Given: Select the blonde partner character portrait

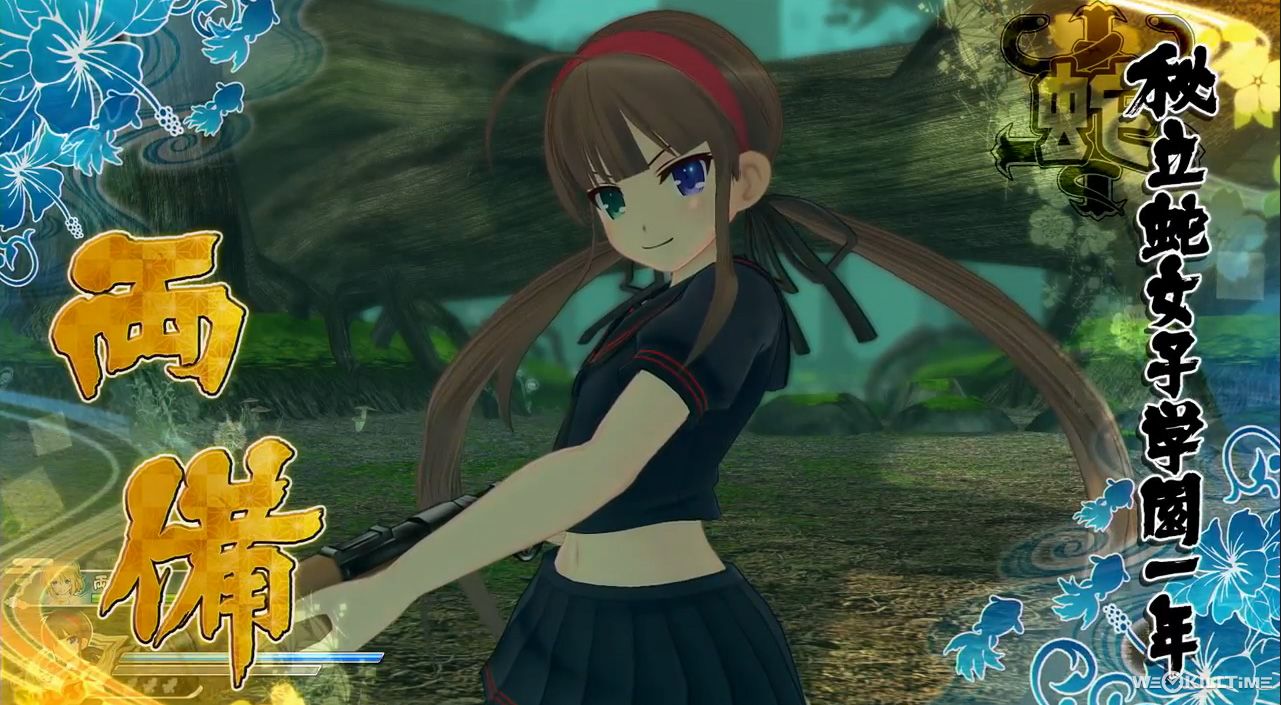Looking at the screenshot, I should tap(66, 586).
